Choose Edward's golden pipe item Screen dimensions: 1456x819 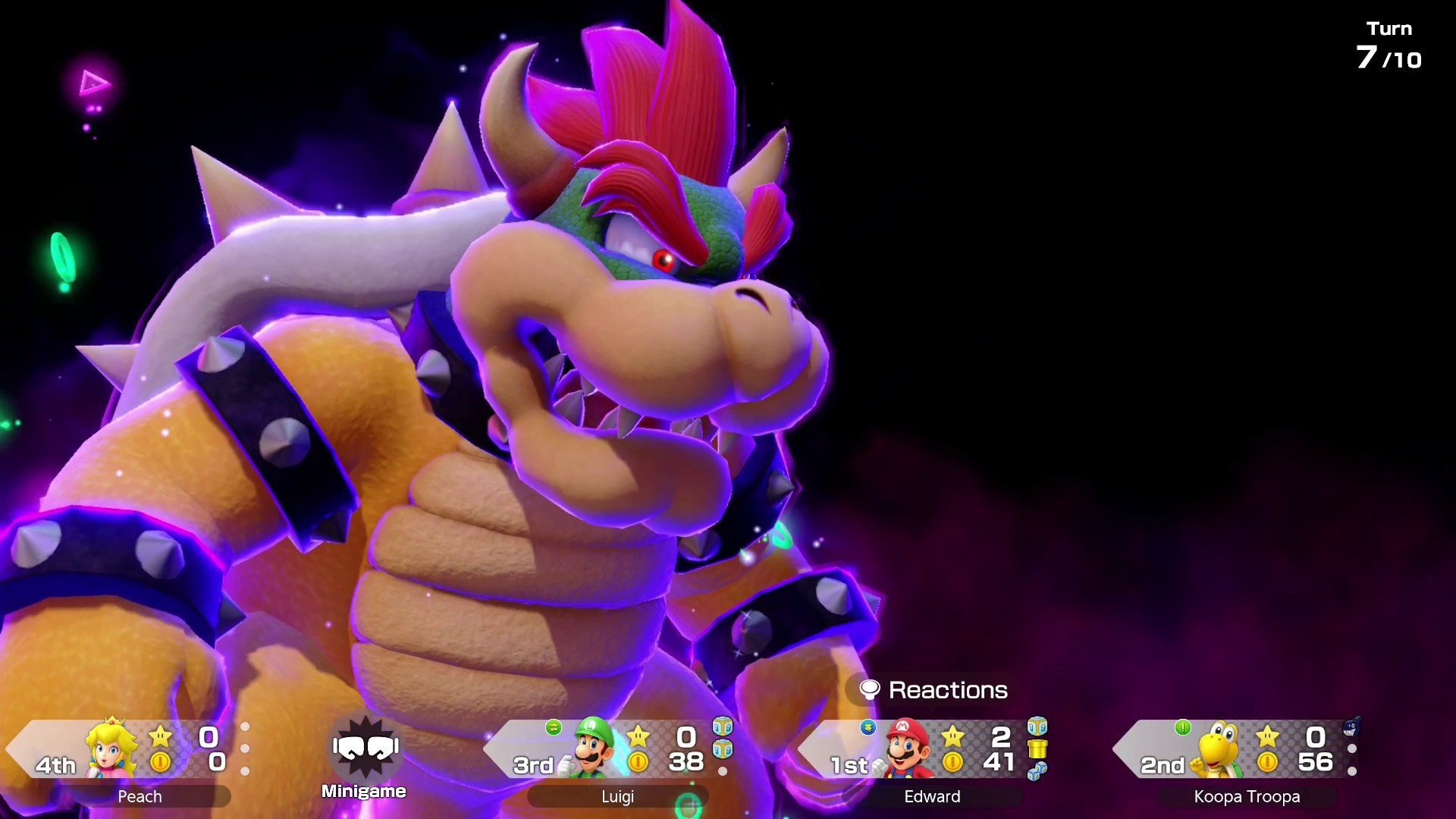1037,749
